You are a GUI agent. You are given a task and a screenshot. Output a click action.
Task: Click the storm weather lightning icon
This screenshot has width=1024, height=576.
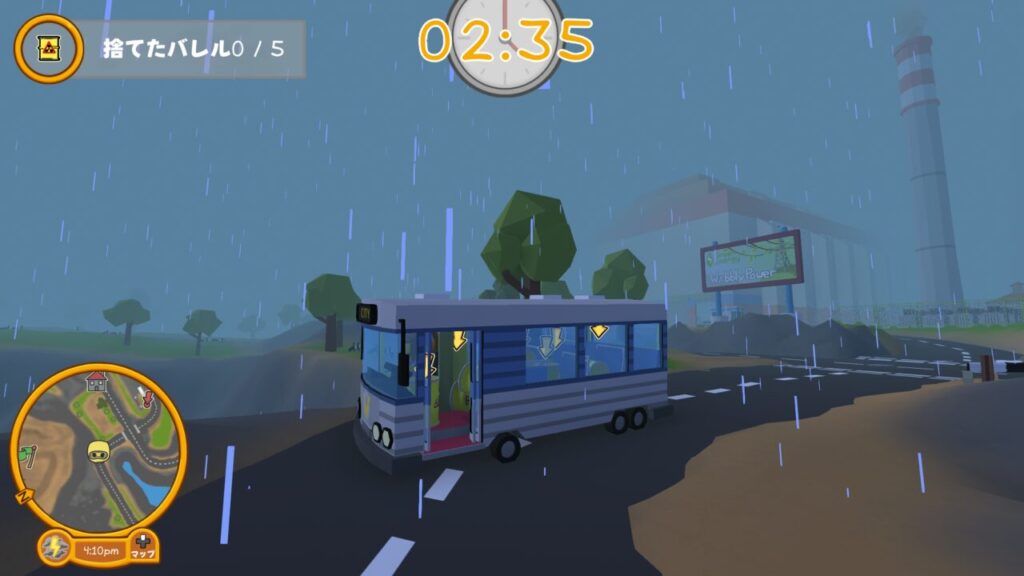pyautogui.click(x=53, y=548)
